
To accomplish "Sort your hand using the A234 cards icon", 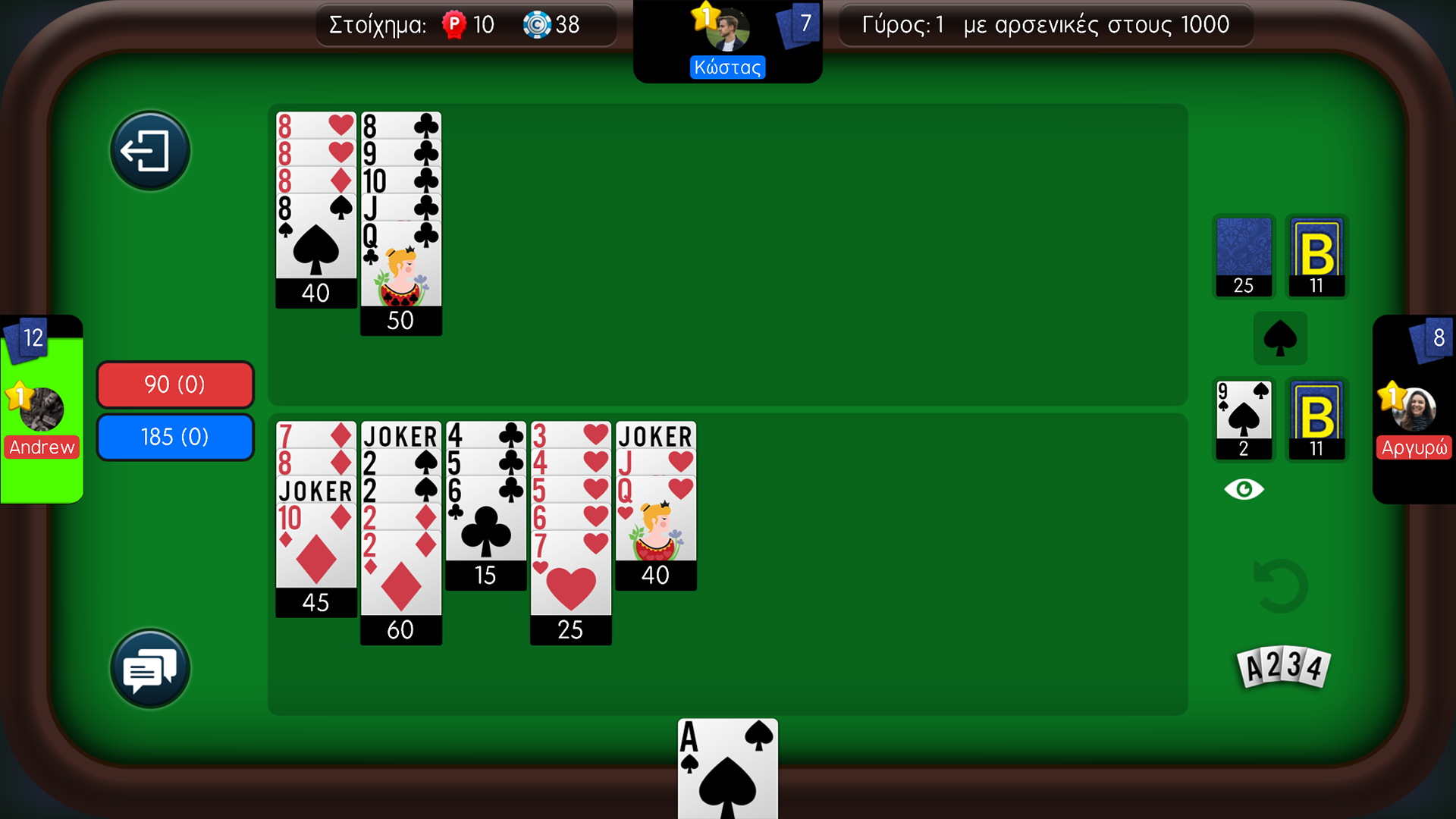I will coord(1283,667).
